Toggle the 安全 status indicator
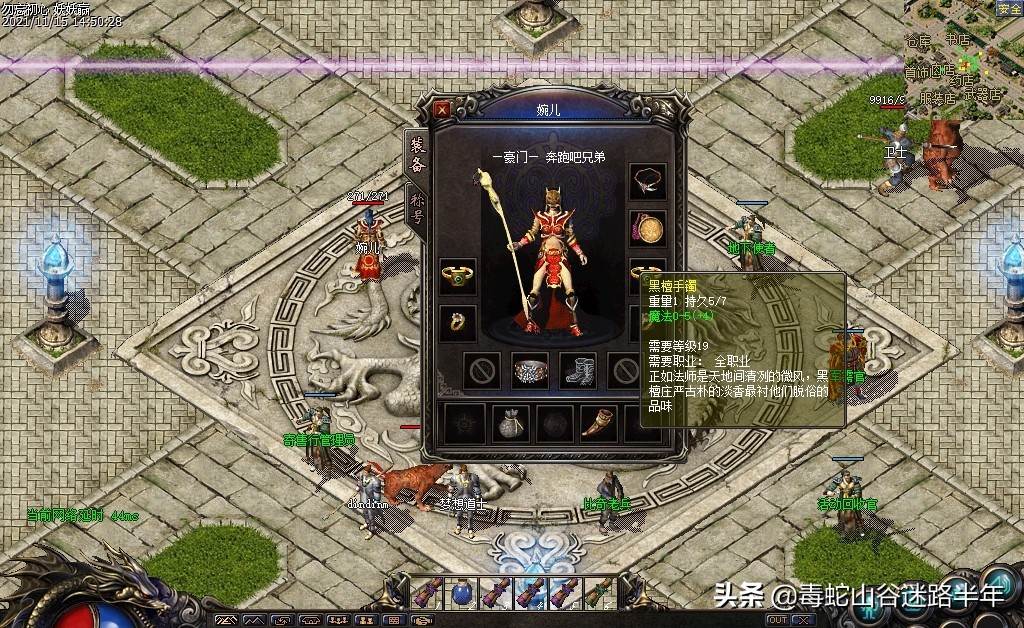1024x628 pixels. tap(1008, 9)
